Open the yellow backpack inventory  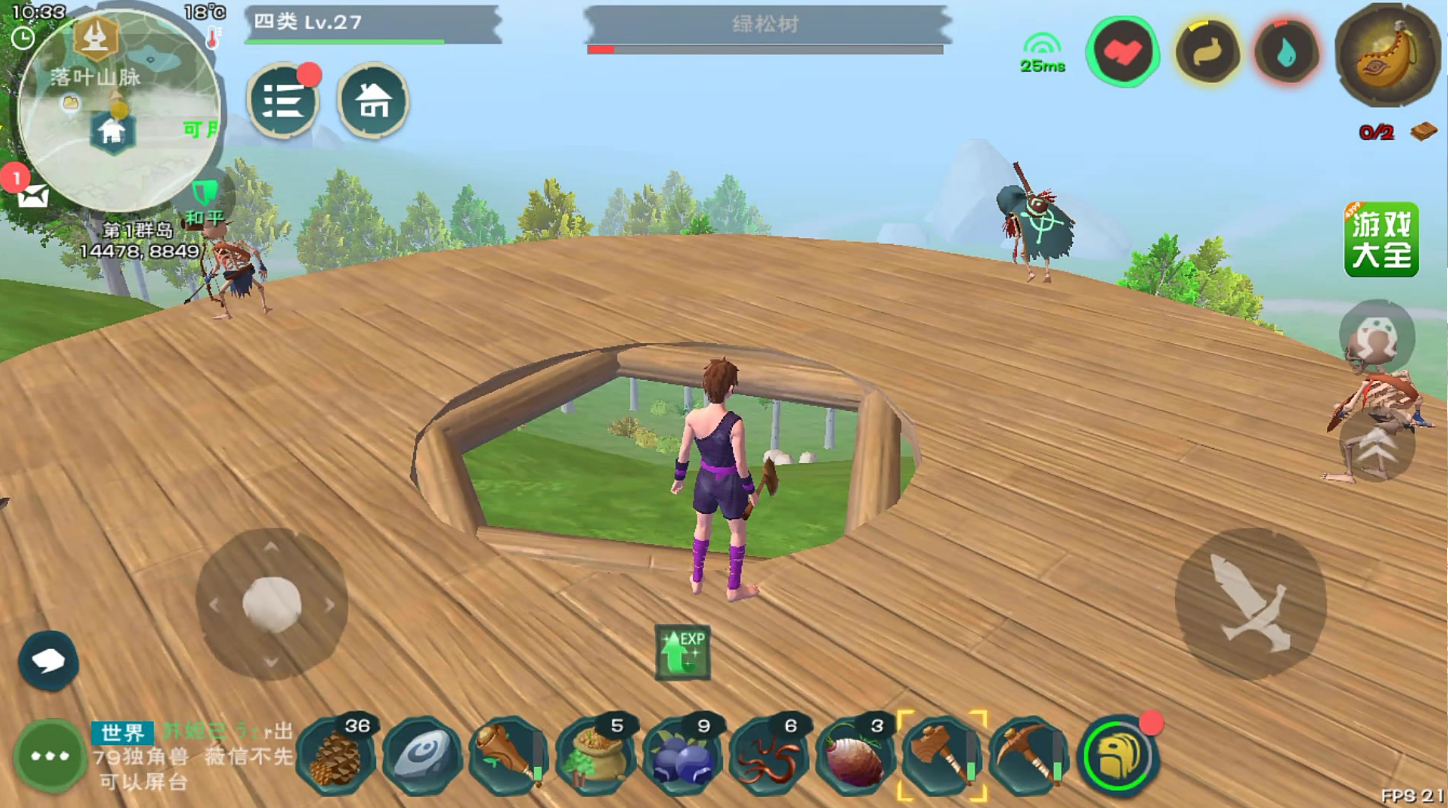click(x=1118, y=757)
